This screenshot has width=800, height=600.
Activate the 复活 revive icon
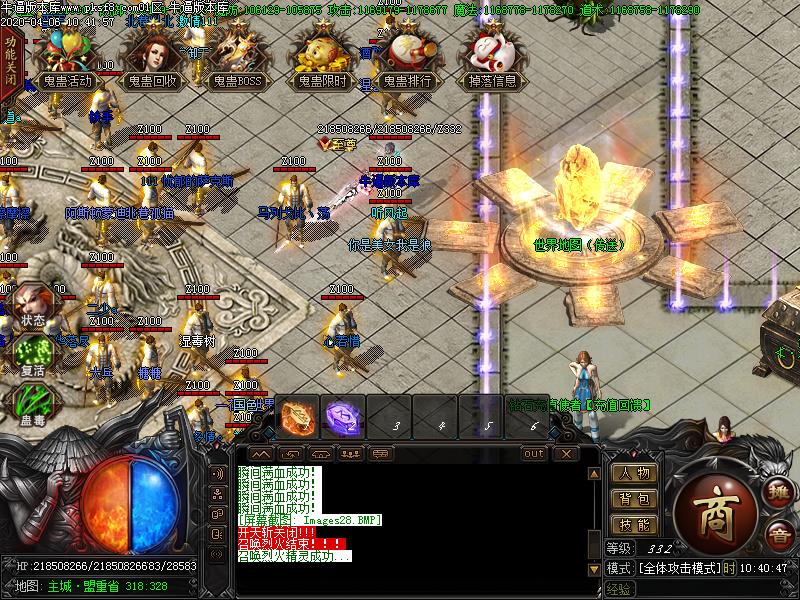32,356
